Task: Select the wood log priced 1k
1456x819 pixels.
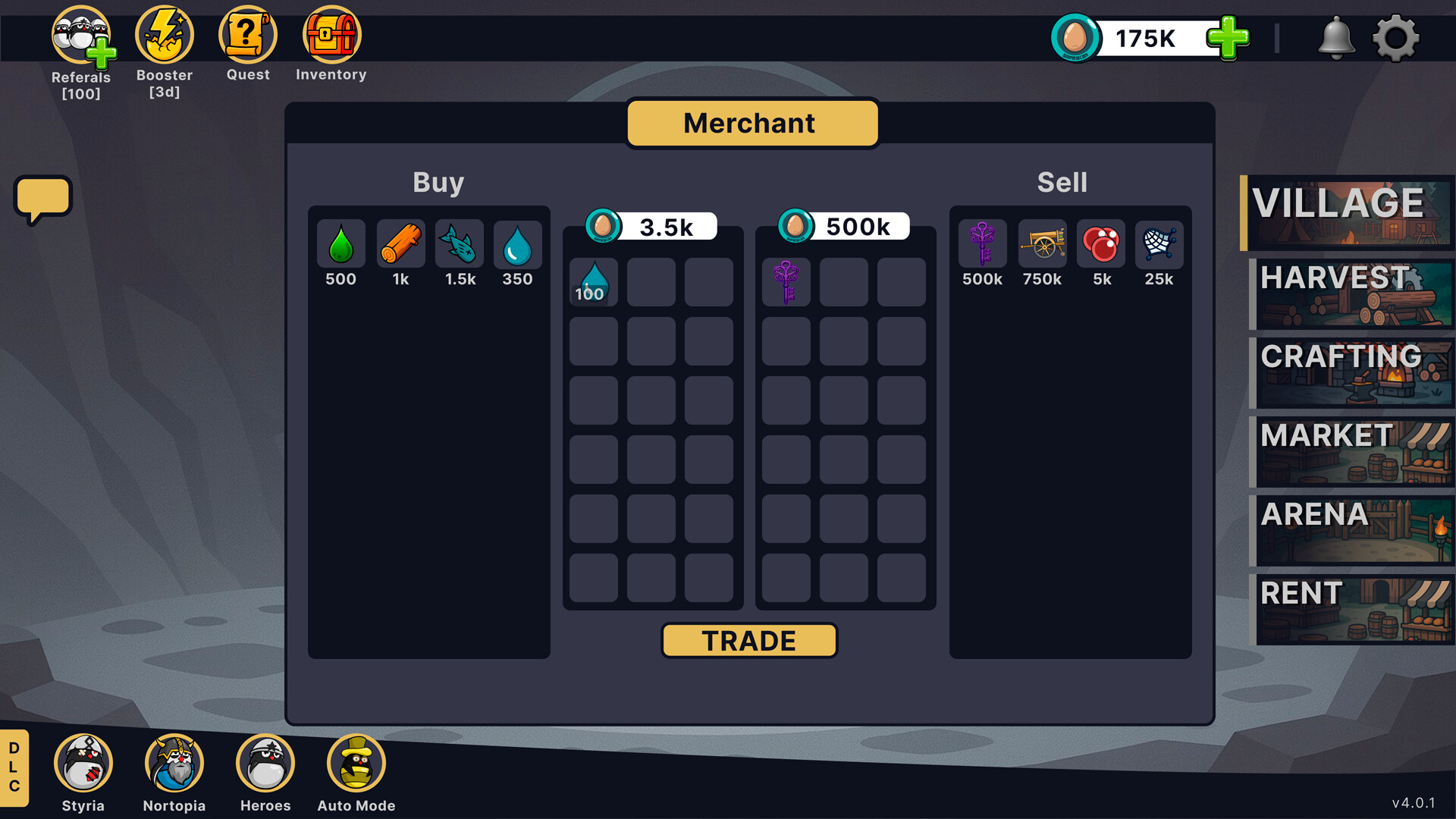Action: [x=400, y=244]
